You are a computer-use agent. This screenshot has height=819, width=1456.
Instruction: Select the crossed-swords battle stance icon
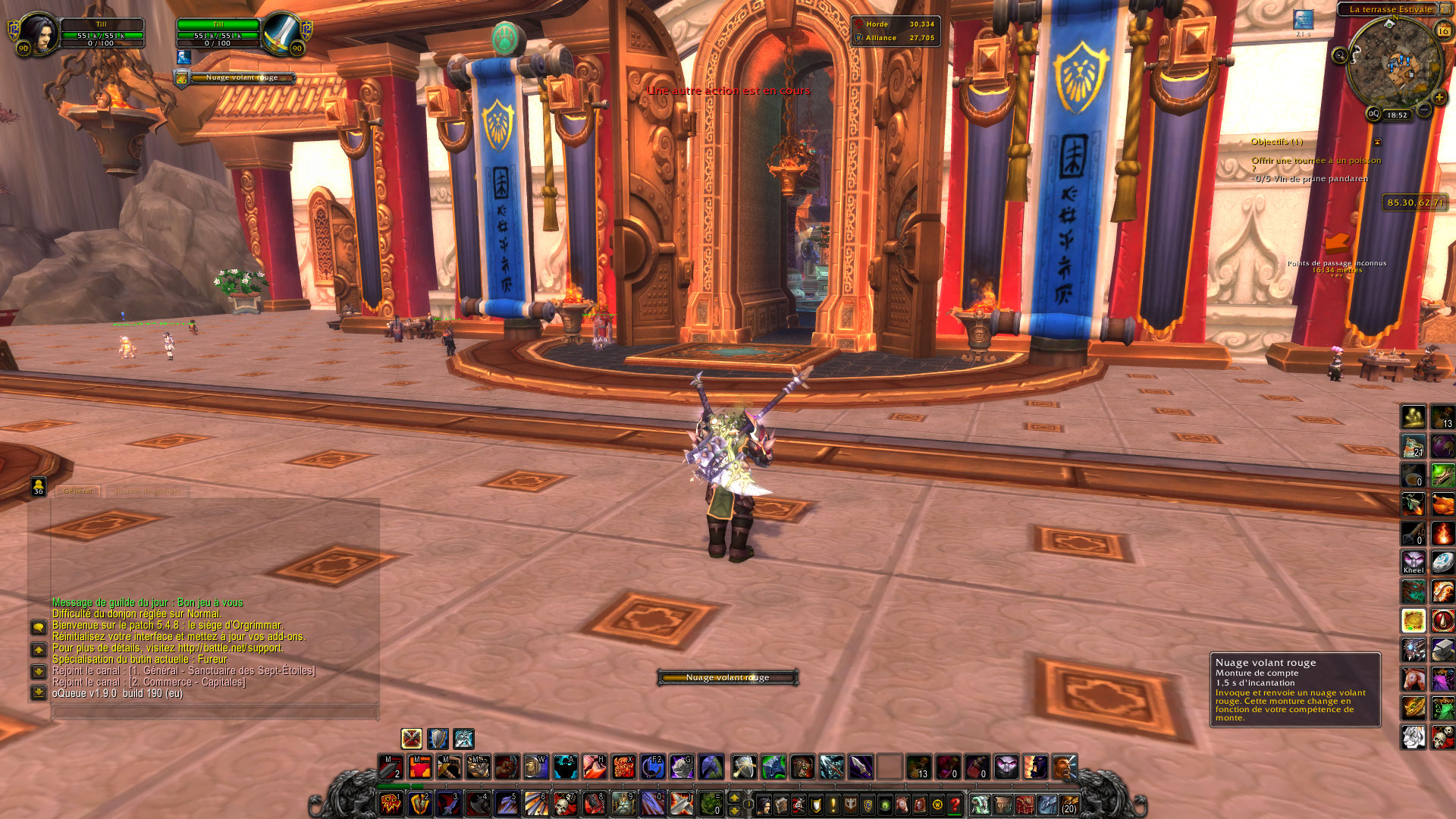(x=411, y=739)
